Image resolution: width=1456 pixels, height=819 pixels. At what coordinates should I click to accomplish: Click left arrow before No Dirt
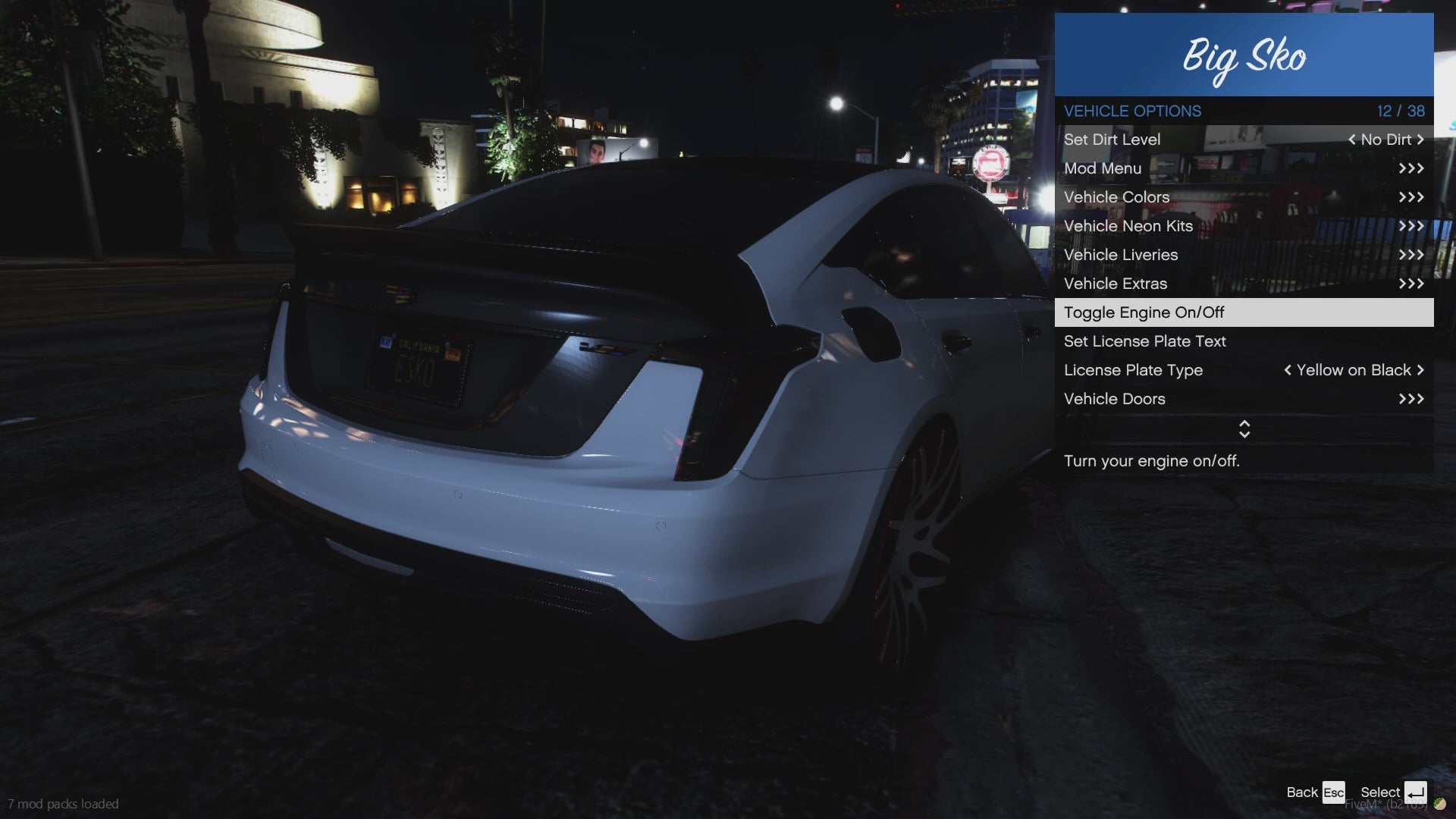pyautogui.click(x=1351, y=140)
